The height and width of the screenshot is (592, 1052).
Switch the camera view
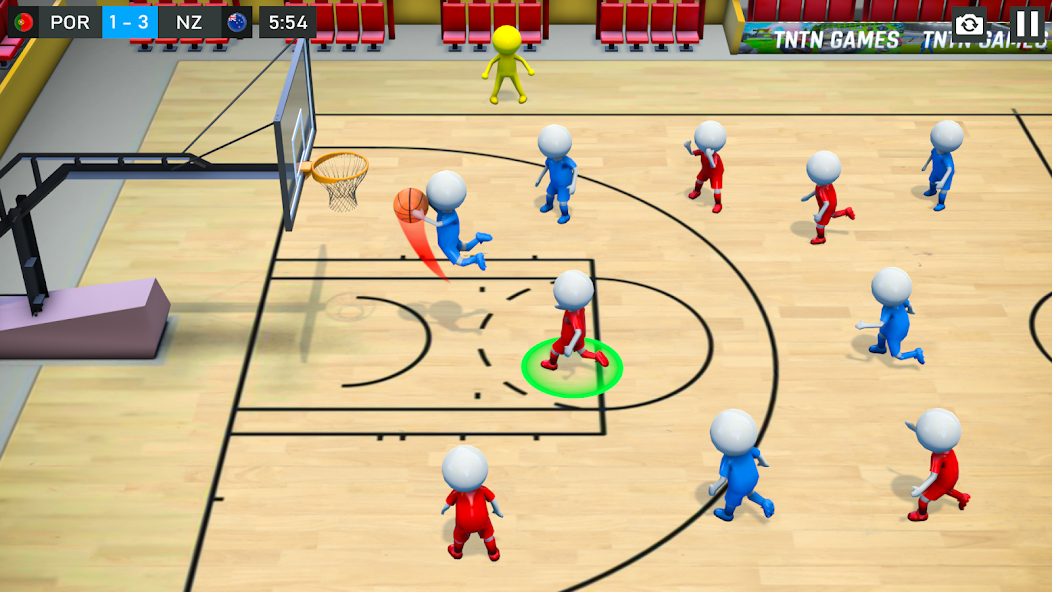(x=968, y=23)
